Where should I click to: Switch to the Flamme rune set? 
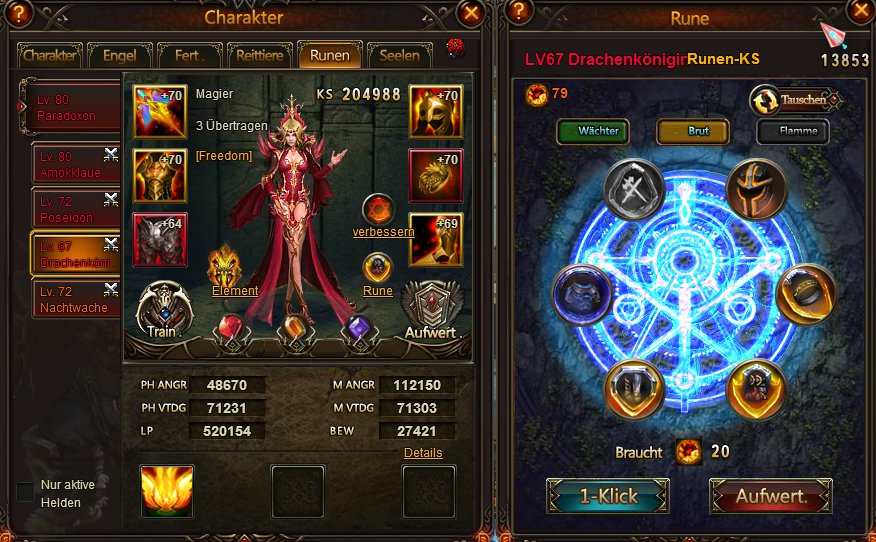pyautogui.click(x=799, y=131)
